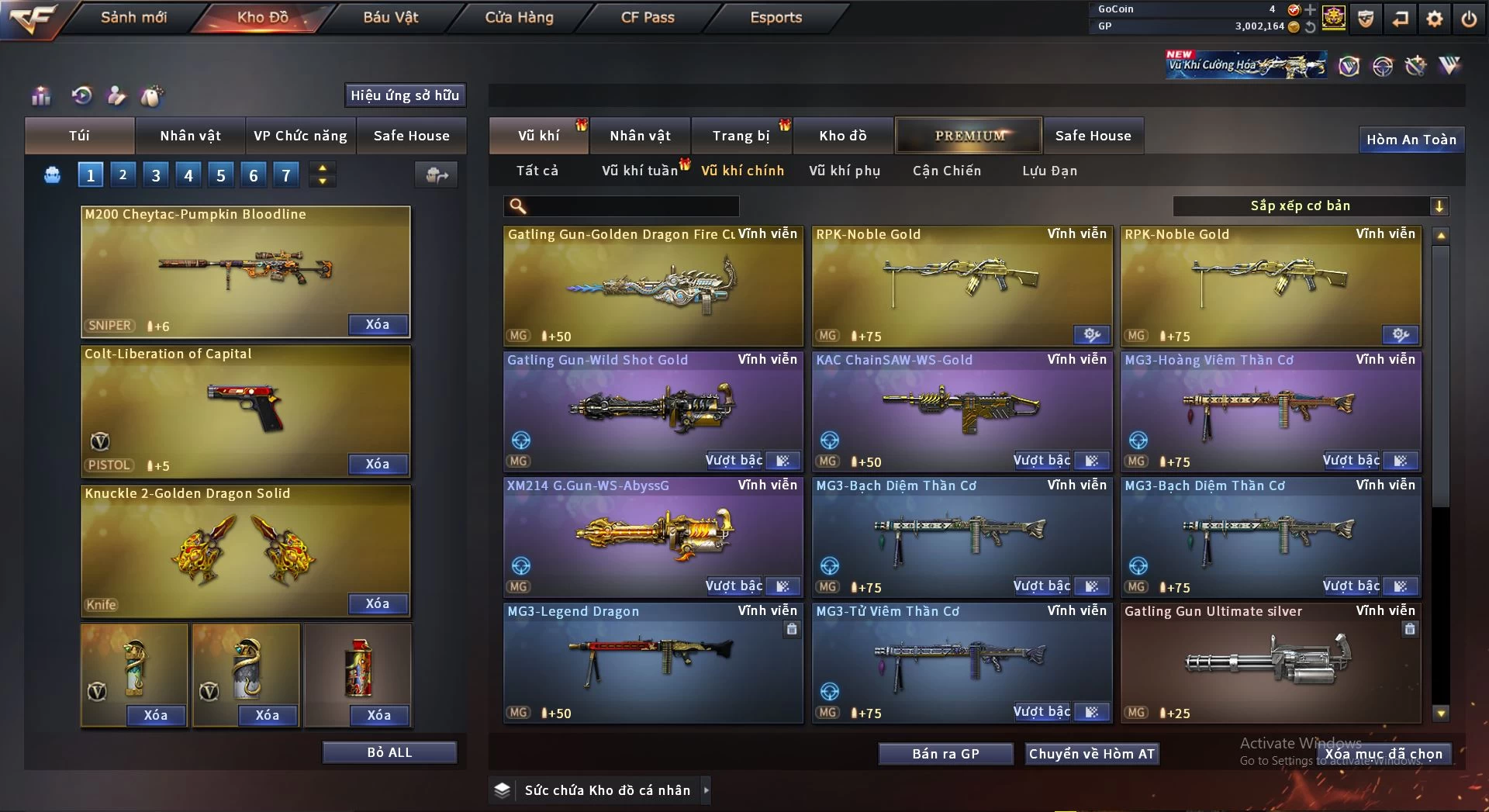The width and height of the screenshot is (1489, 812).
Task: Open the Hòm An Toàn safe box
Action: pyautogui.click(x=1411, y=140)
